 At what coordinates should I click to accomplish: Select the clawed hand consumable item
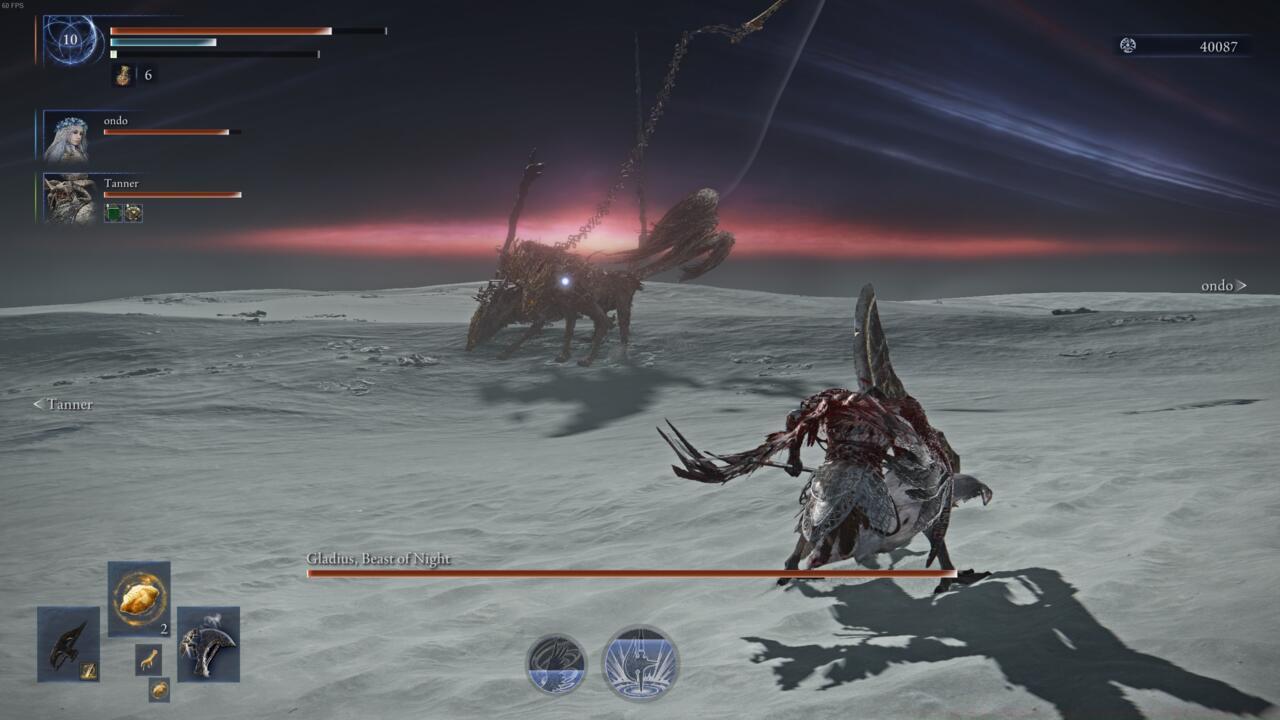point(149,661)
